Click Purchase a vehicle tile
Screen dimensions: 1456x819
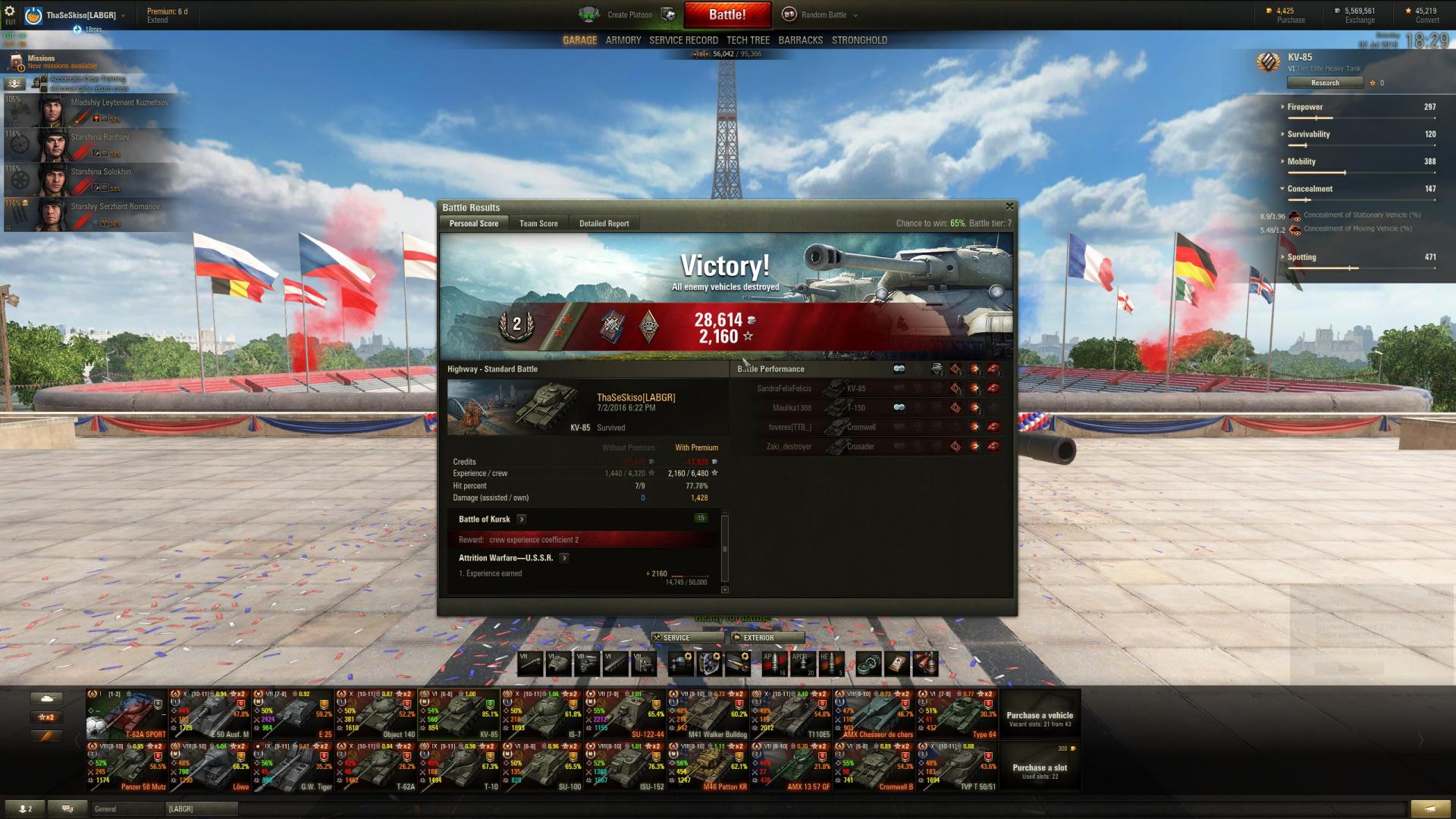coord(1039,717)
